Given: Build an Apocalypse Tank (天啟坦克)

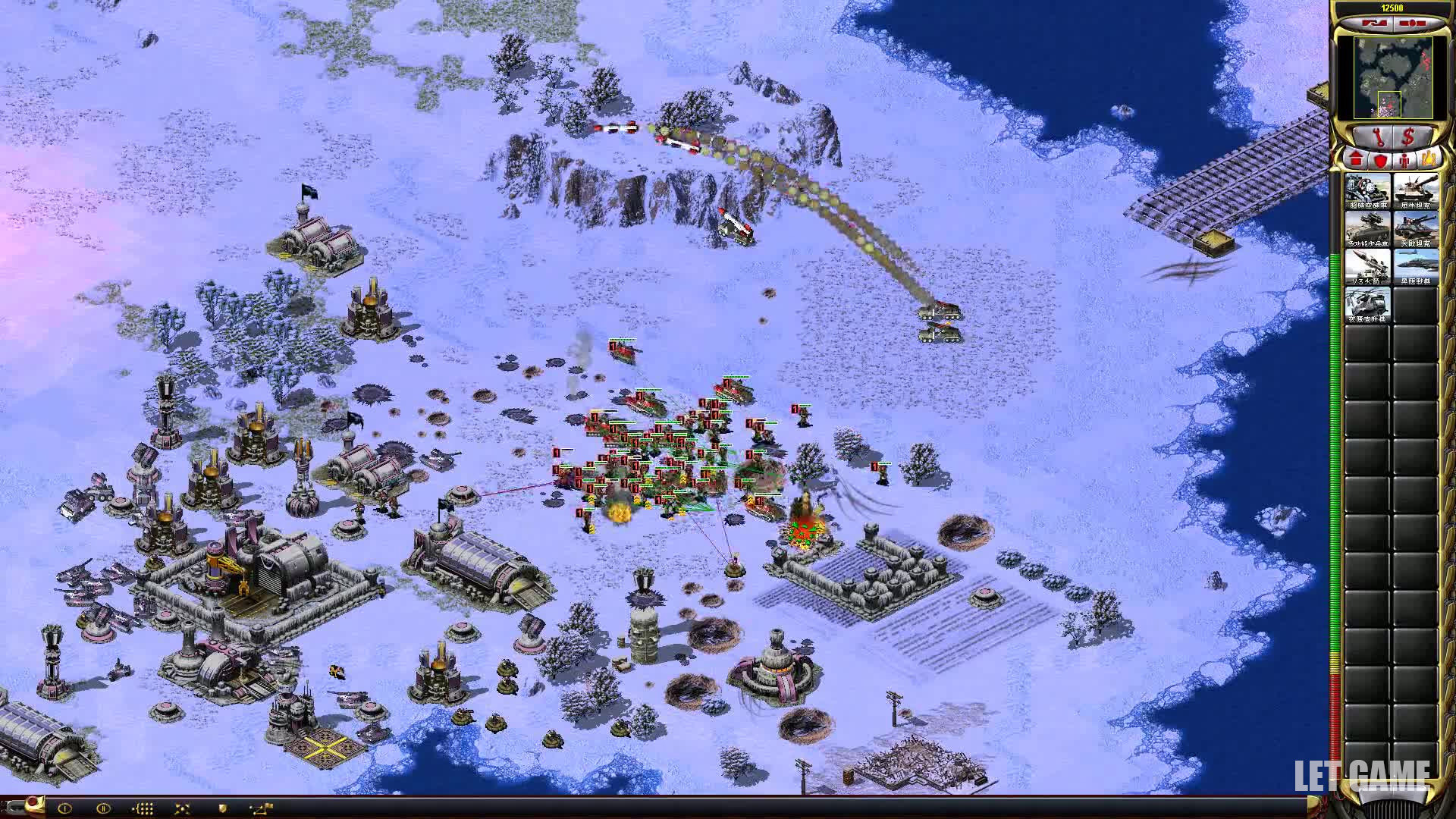Looking at the screenshot, I should tap(1415, 228).
